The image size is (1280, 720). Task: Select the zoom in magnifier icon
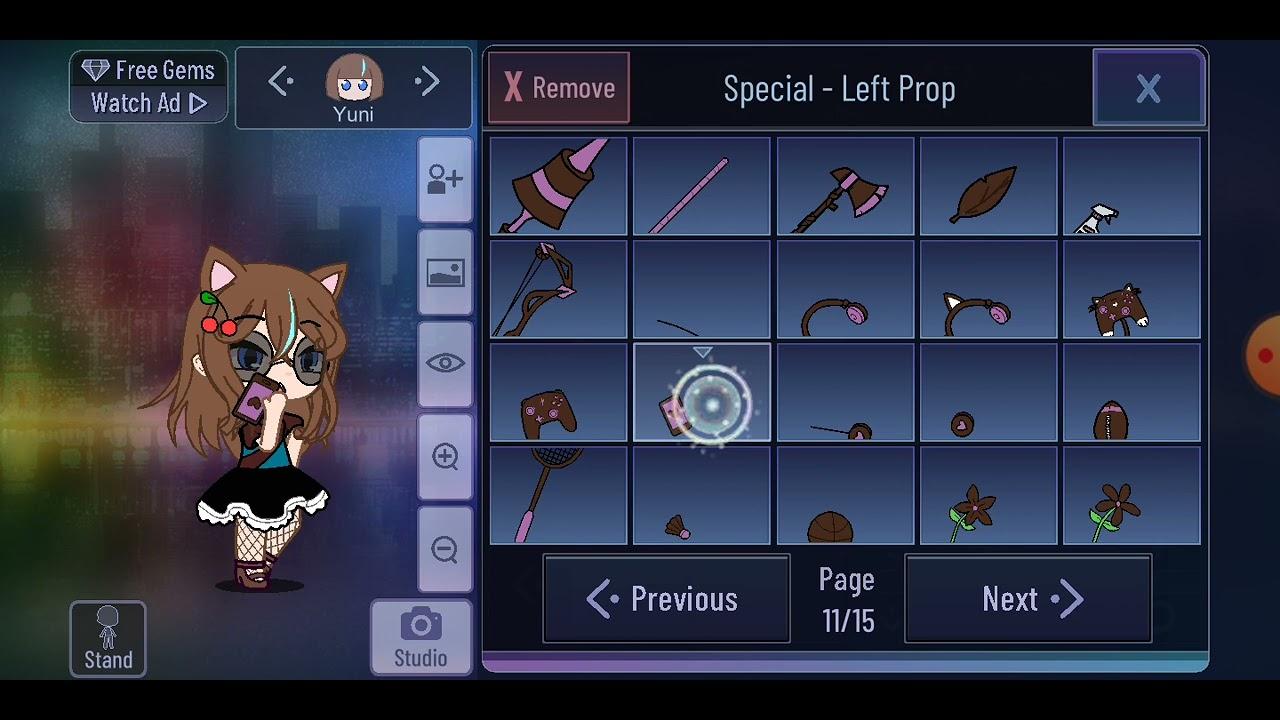click(444, 456)
